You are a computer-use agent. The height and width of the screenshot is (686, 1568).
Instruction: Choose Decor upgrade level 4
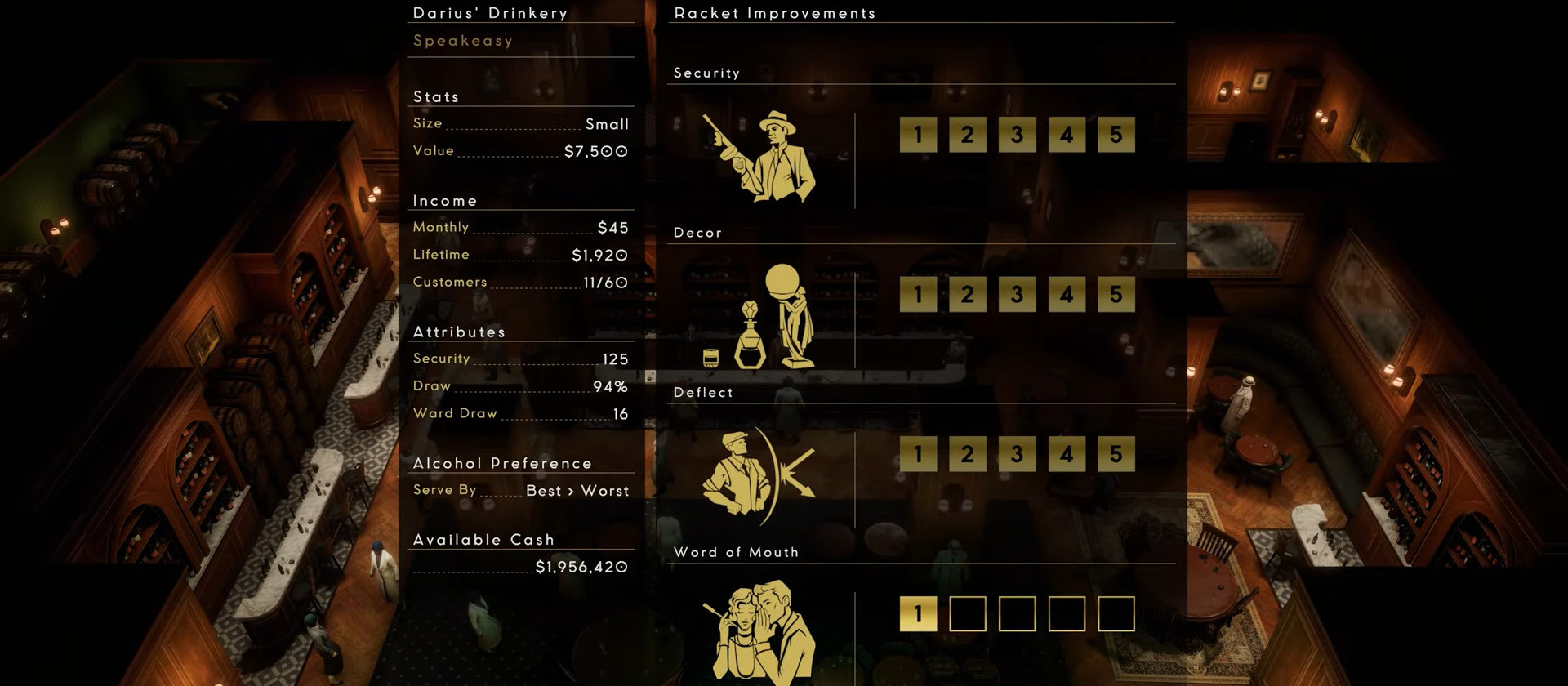point(1067,294)
